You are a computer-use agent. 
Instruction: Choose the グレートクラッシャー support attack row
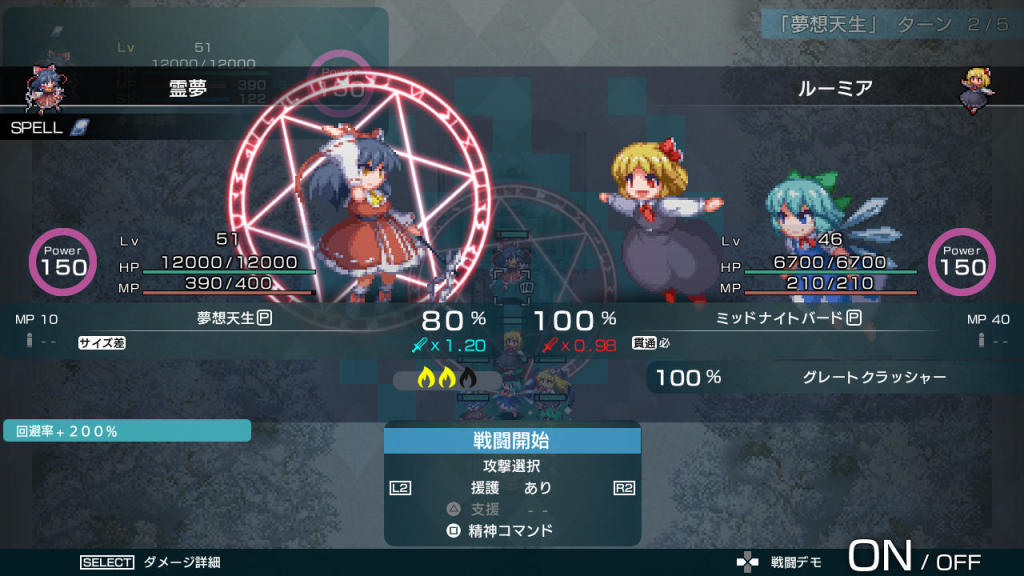(x=830, y=378)
